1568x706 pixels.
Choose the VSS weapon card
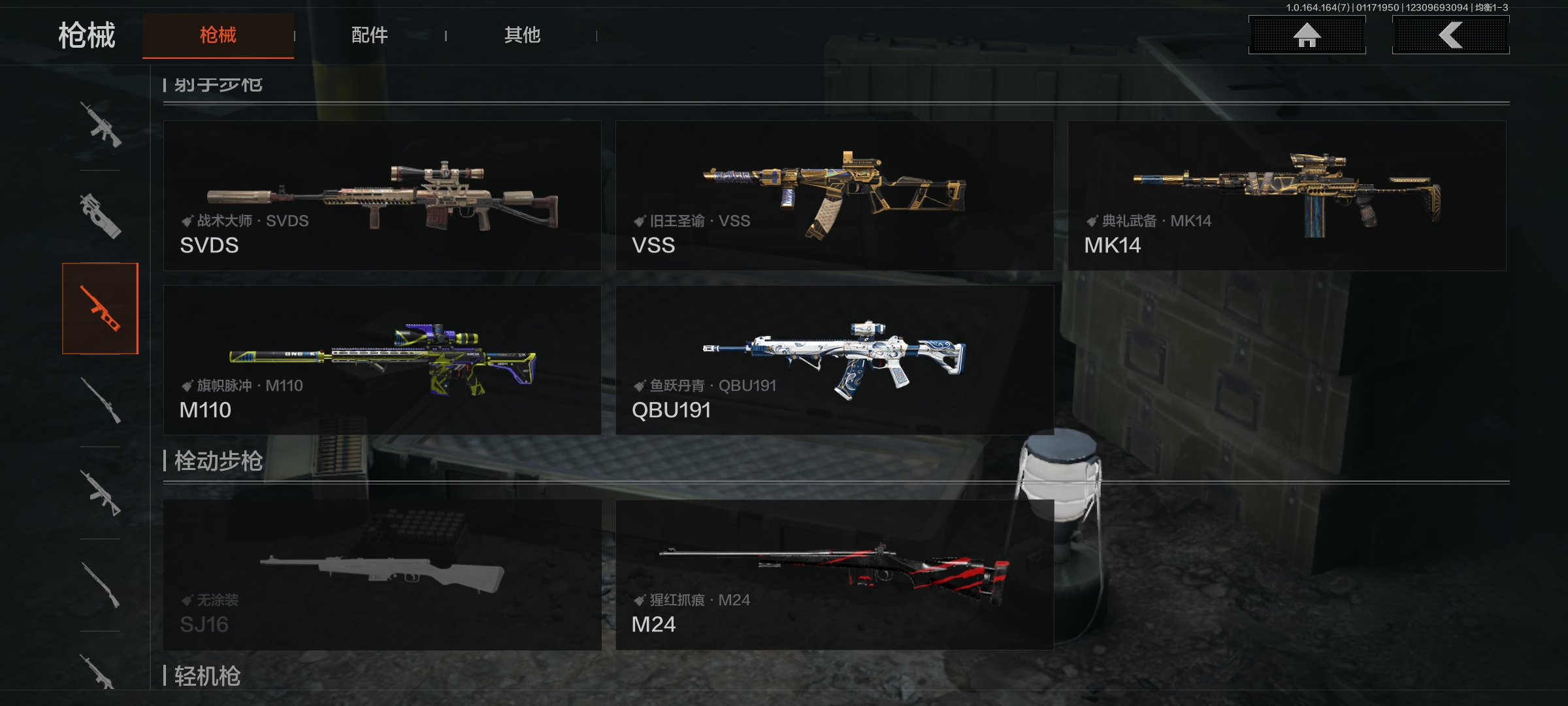(x=834, y=195)
